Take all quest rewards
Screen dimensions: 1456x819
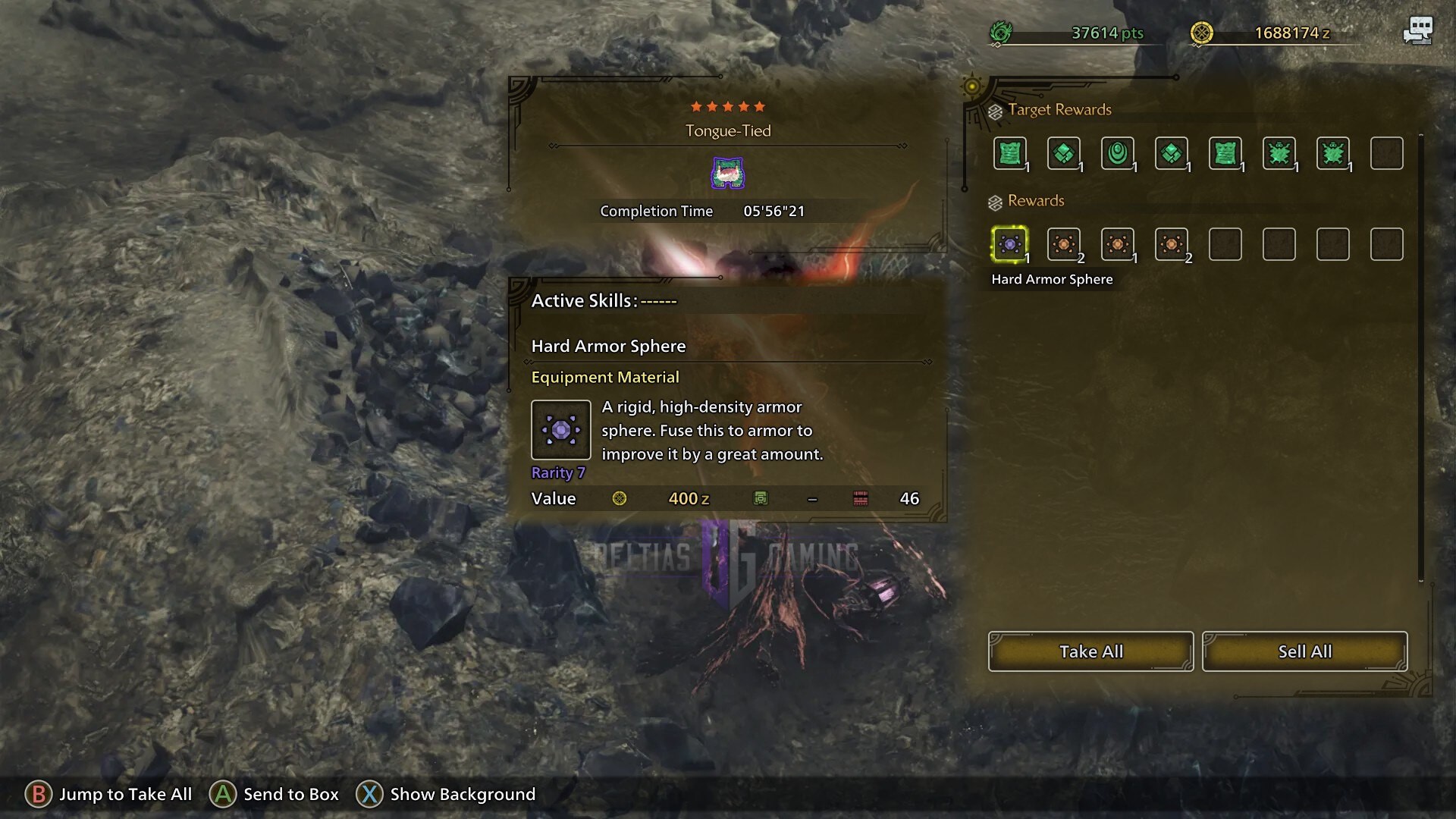(x=1090, y=651)
